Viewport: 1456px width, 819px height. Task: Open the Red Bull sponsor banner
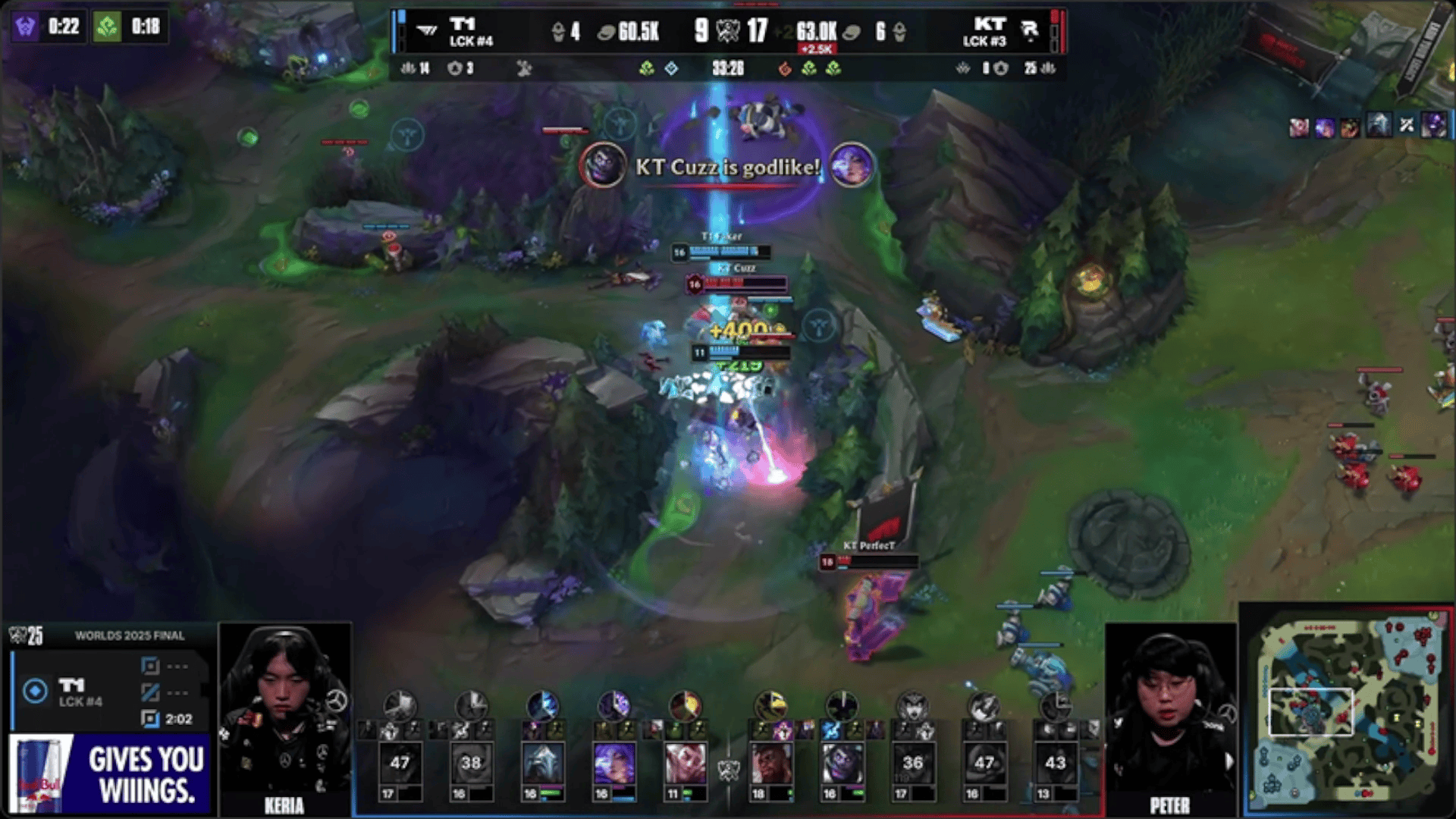(x=111, y=774)
